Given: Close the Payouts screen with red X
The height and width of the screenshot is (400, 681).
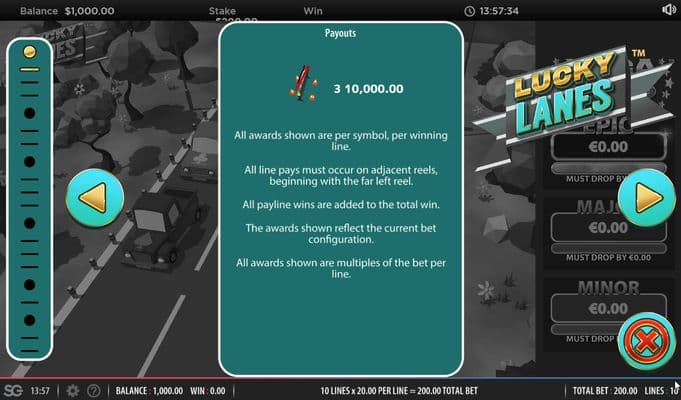Looking at the screenshot, I should coord(645,342).
